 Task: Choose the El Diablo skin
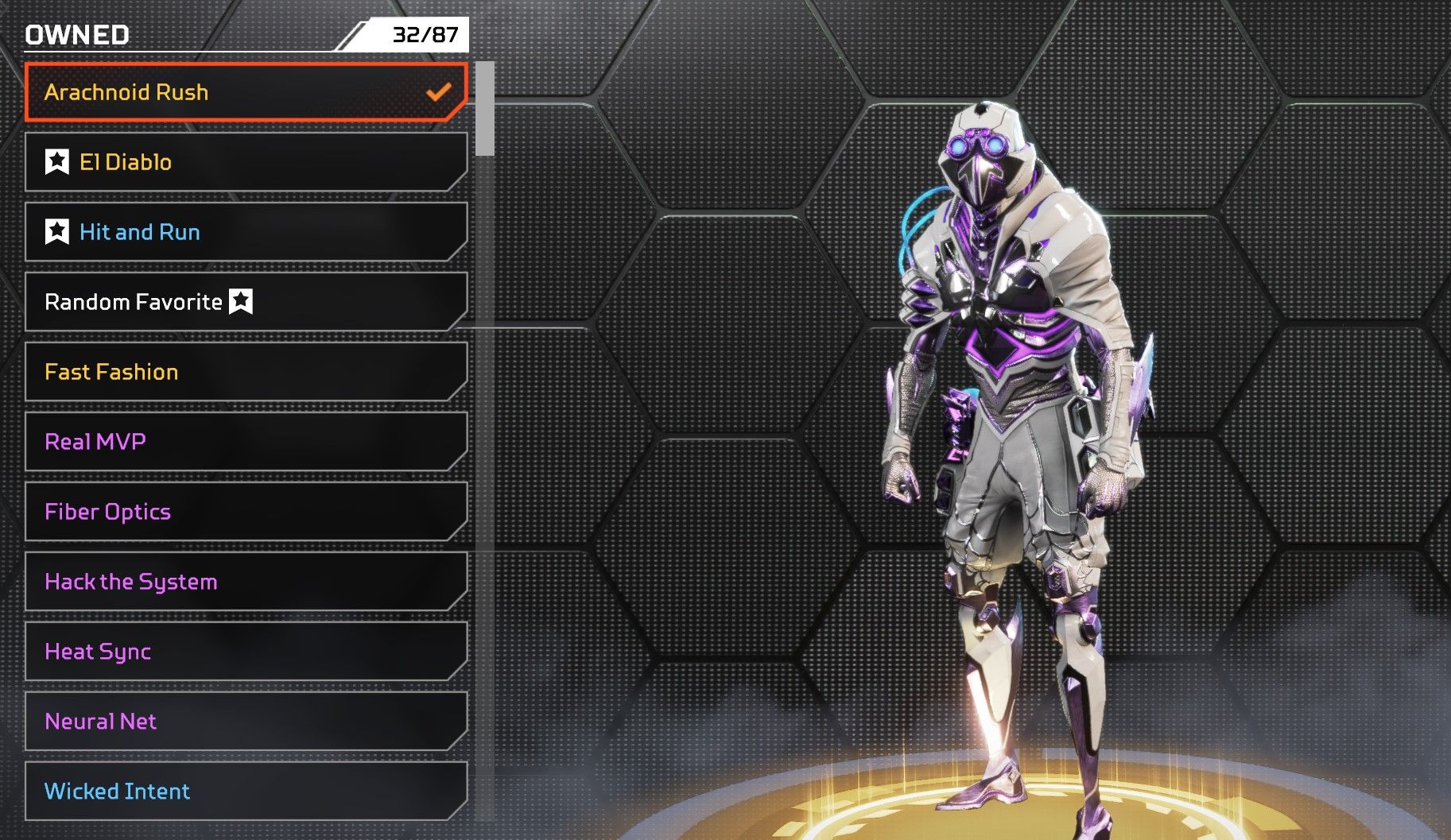(245, 162)
